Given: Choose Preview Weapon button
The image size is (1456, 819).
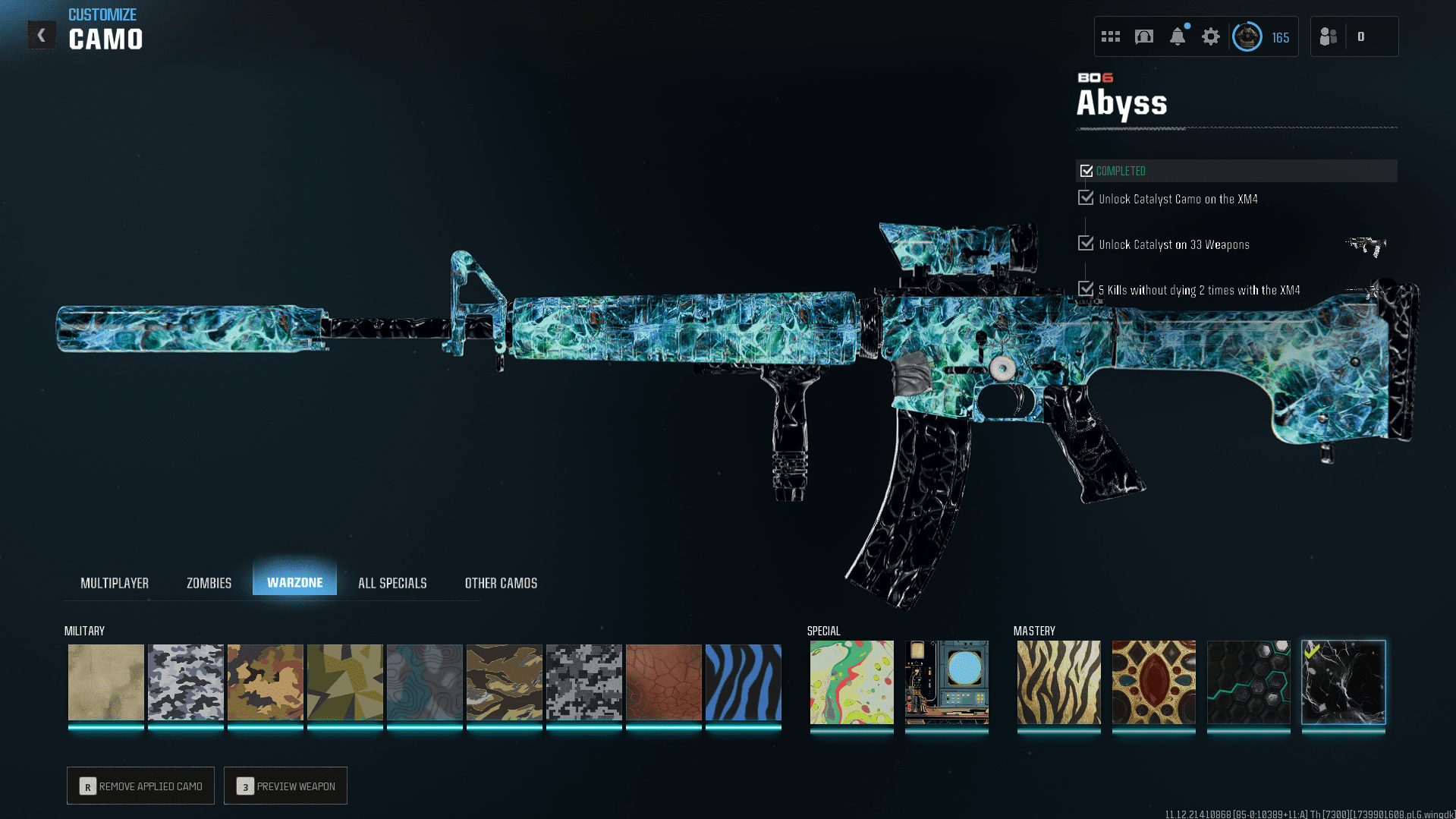Looking at the screenshot, I should 285,786.
